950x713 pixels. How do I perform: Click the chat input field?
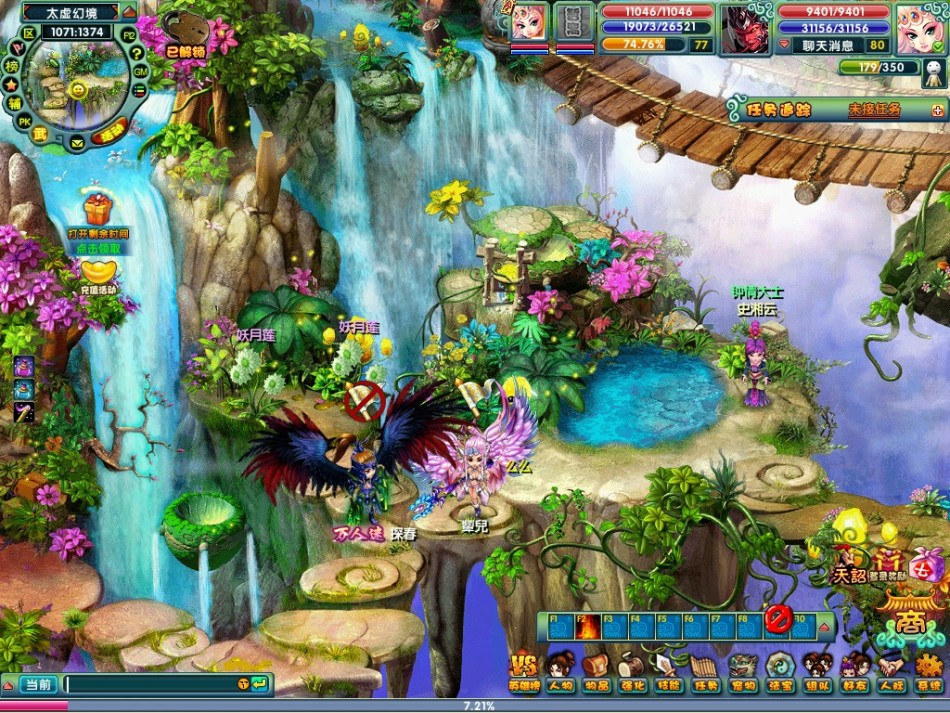click(150, 684)
